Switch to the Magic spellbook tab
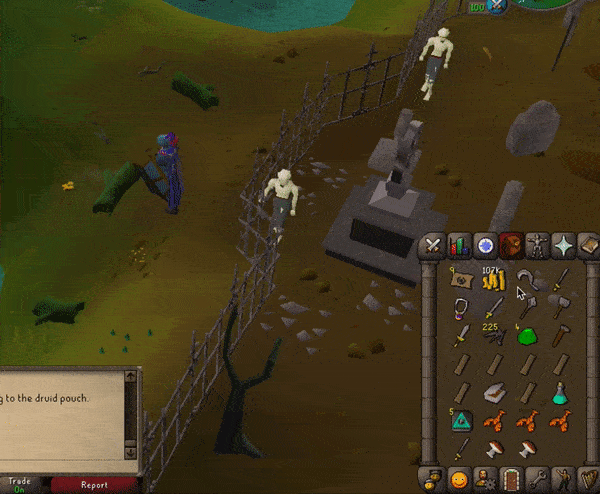Screen dimensions: 600x494 pos(588,245)
